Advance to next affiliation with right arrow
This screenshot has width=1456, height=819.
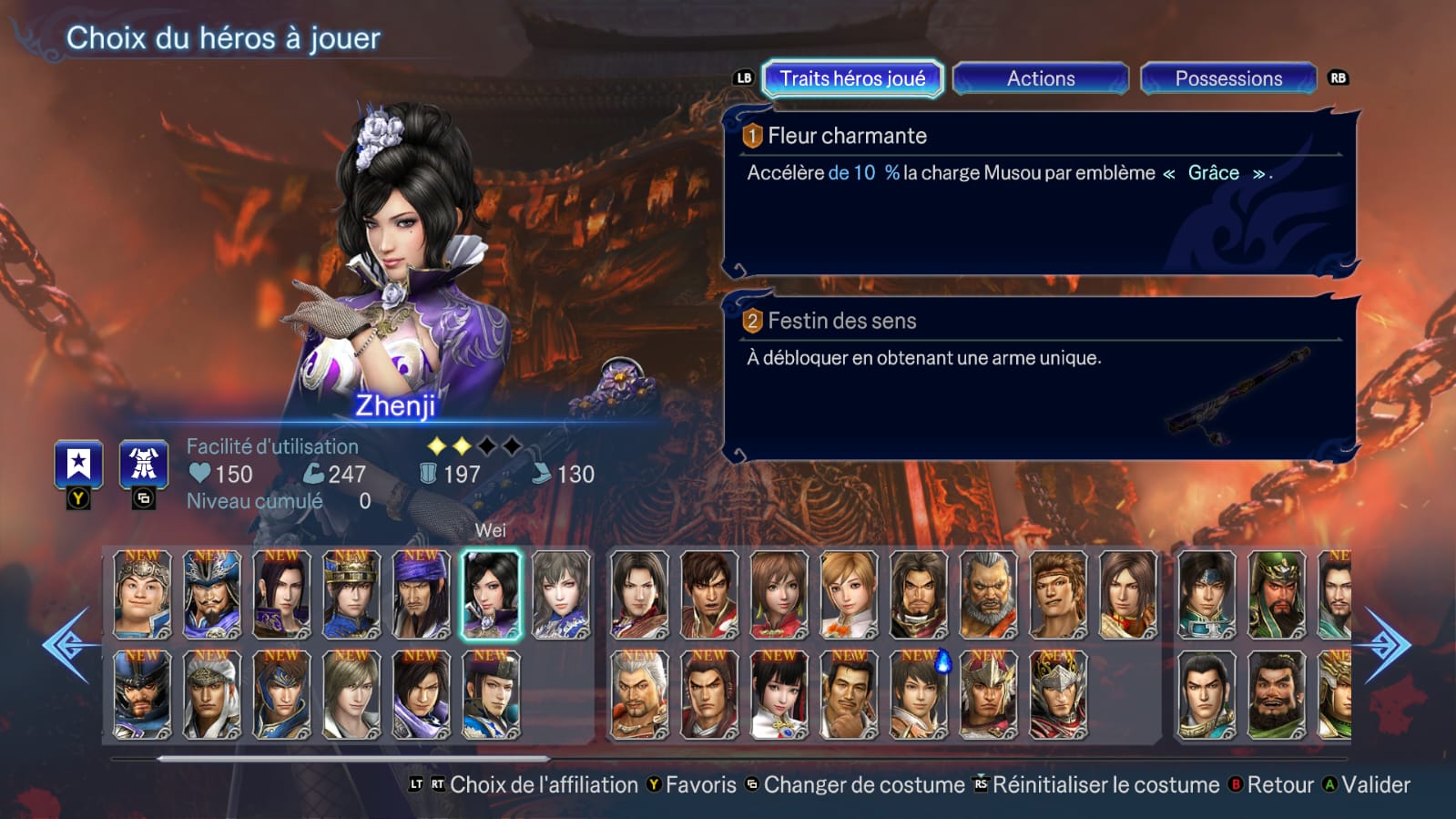(1386, 645)
